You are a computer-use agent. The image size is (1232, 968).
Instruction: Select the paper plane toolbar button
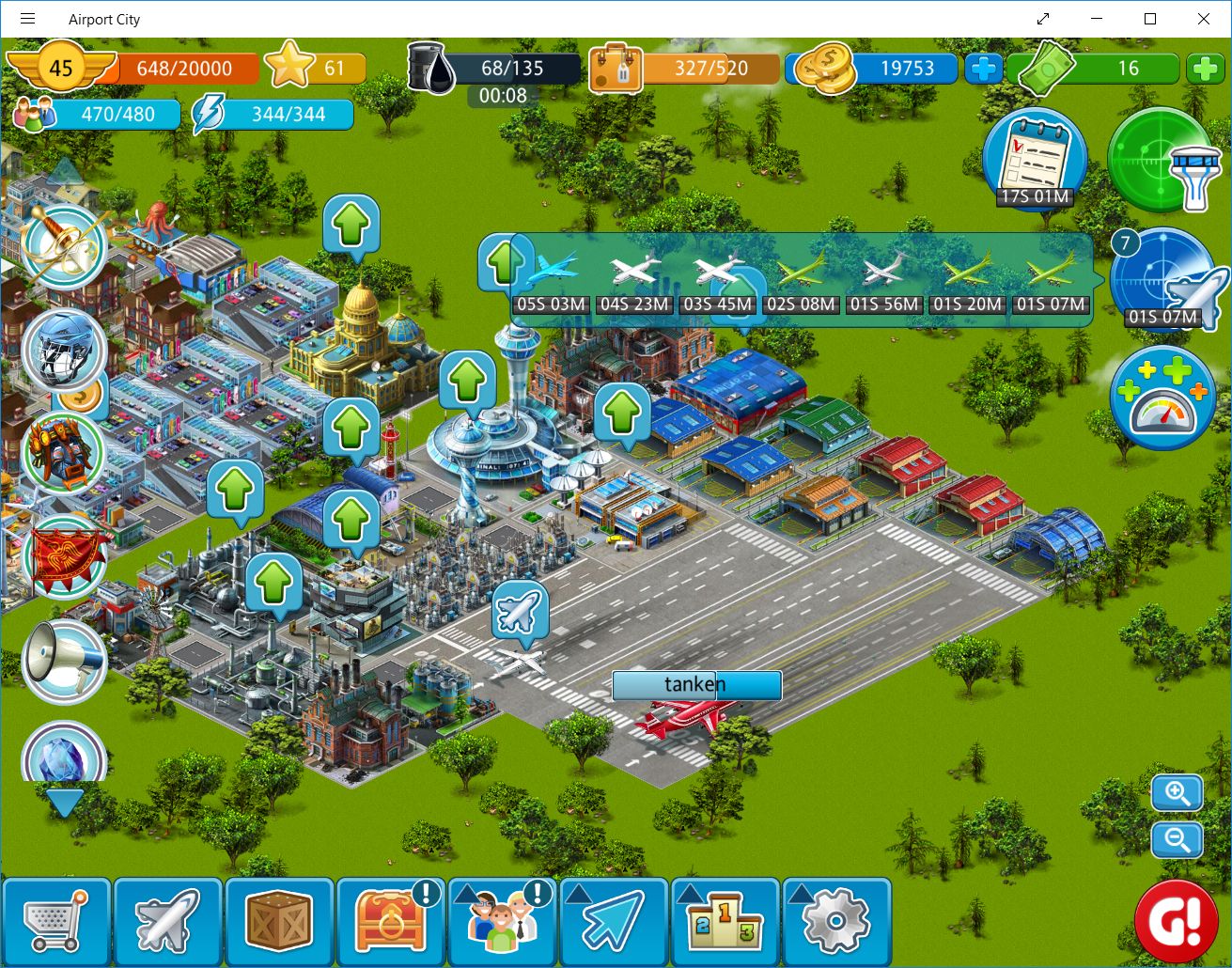tap(613, 922)
